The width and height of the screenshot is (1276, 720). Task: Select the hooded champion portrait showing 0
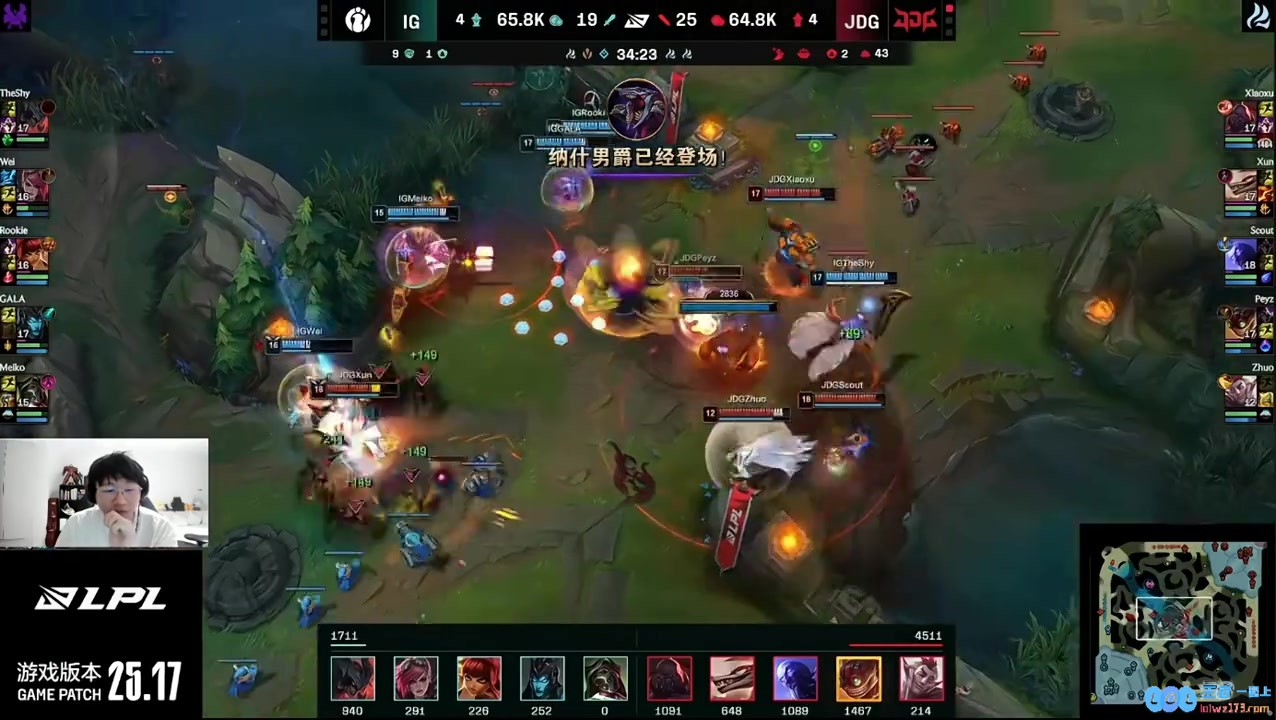tap(605, 678)
